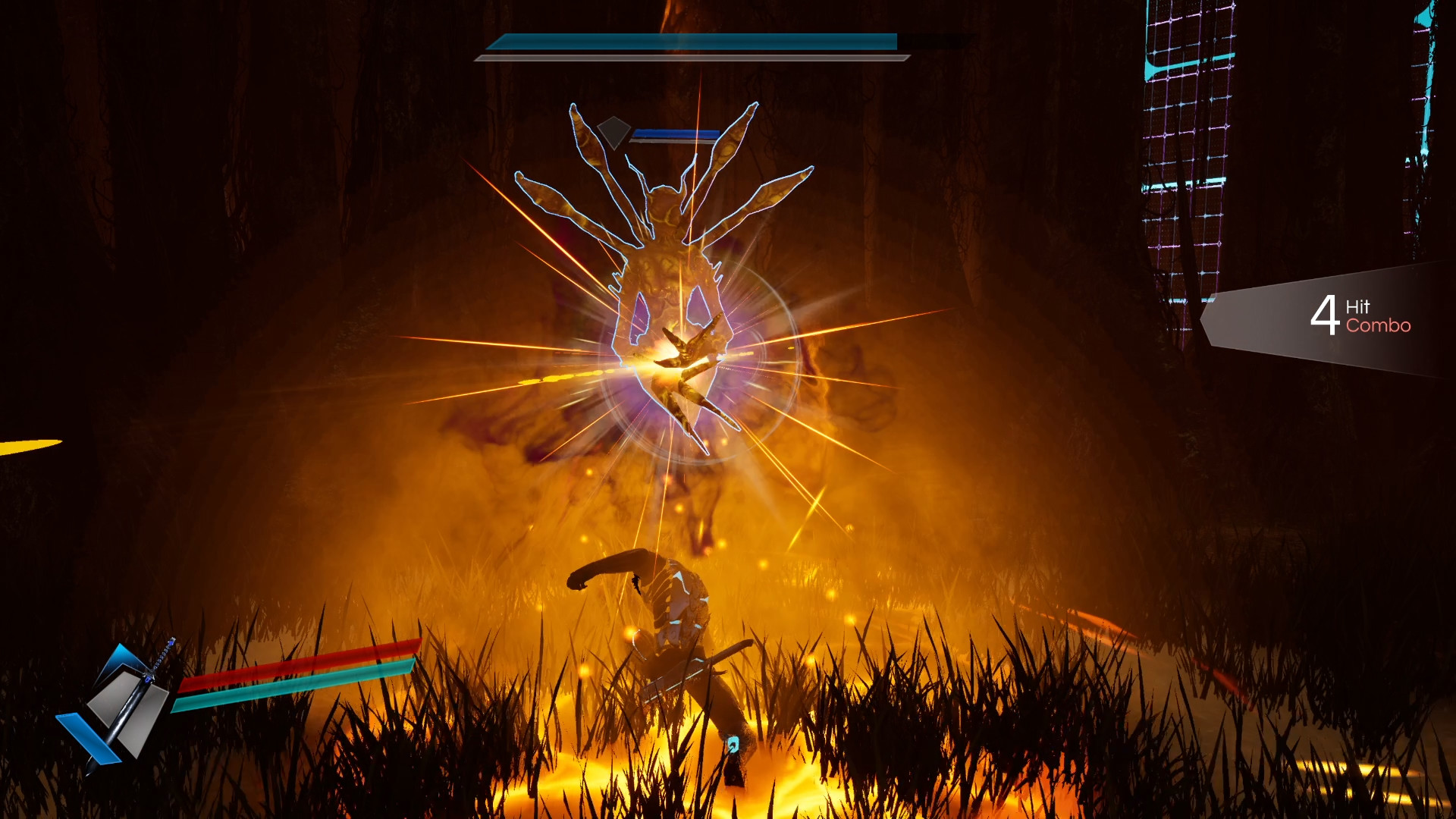Click the diamond marker above the boss

612,132
